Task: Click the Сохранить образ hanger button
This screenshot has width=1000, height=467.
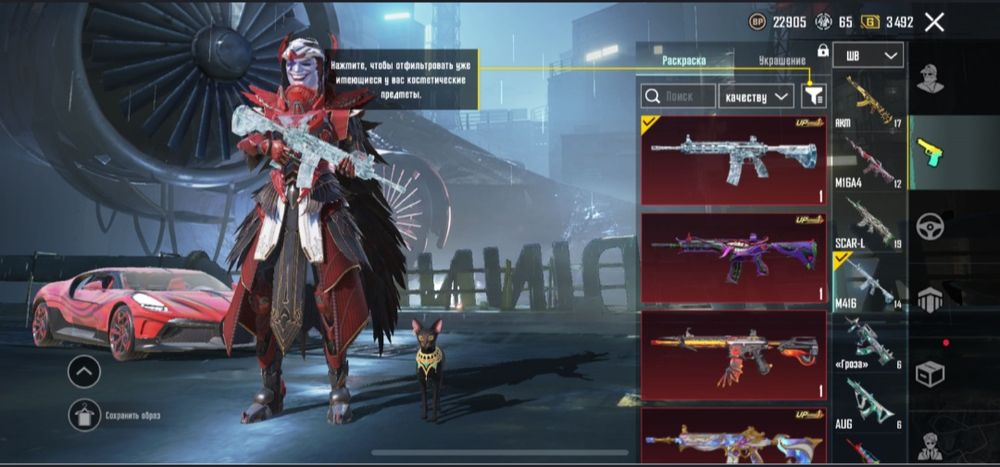Action: tap(84, 413)
